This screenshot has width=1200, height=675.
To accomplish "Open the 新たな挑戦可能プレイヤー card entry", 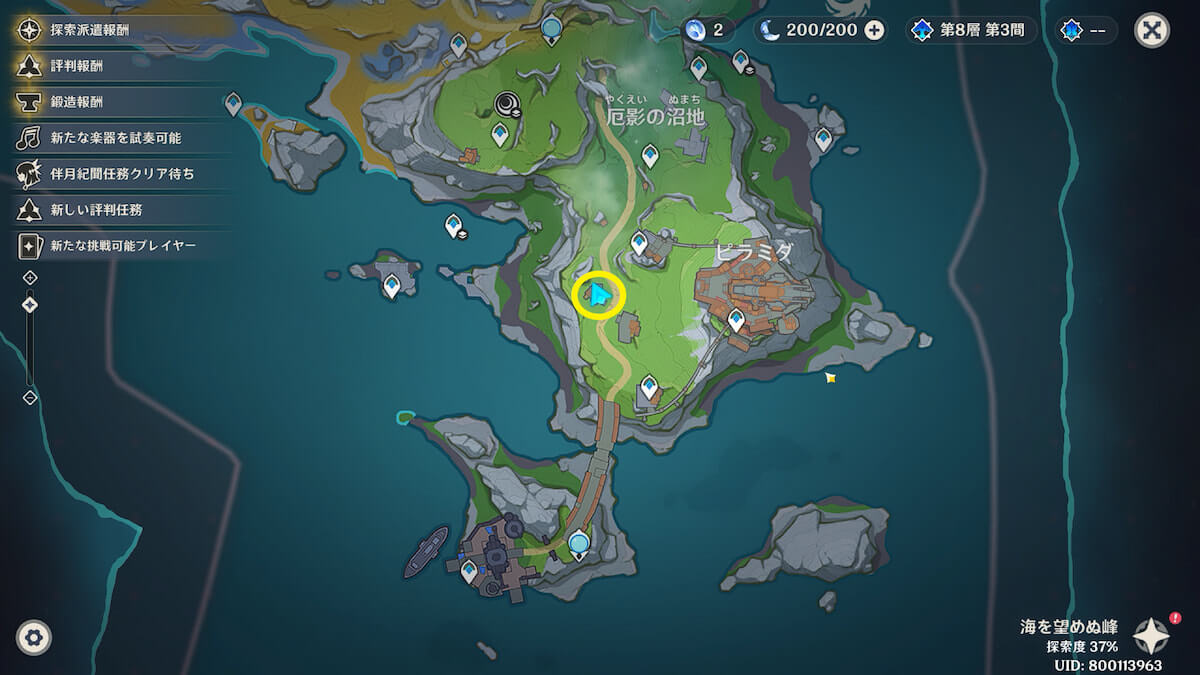I will click(110, 245).
